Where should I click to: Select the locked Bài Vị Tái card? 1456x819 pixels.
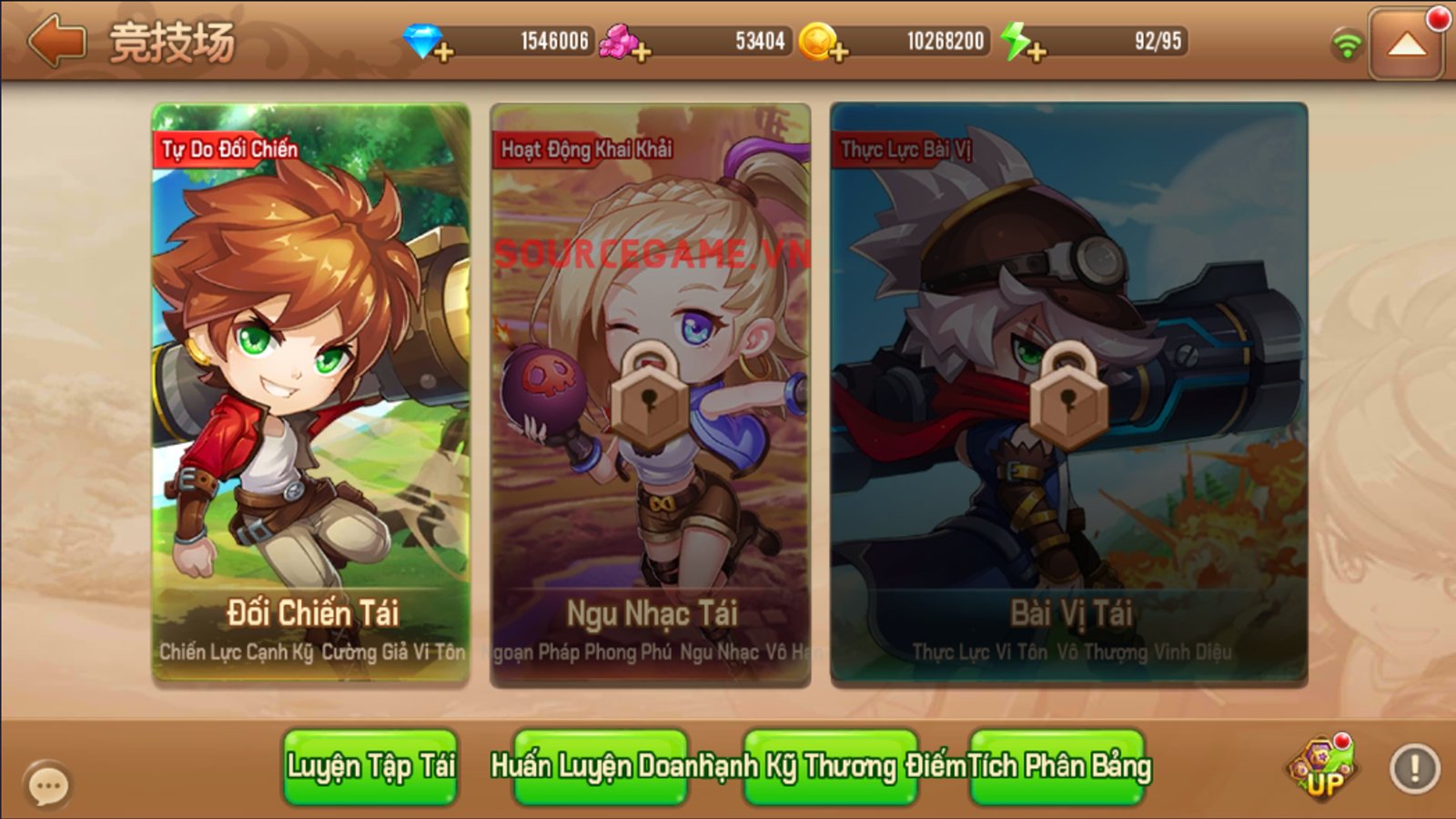click(x=1069, y=393)
